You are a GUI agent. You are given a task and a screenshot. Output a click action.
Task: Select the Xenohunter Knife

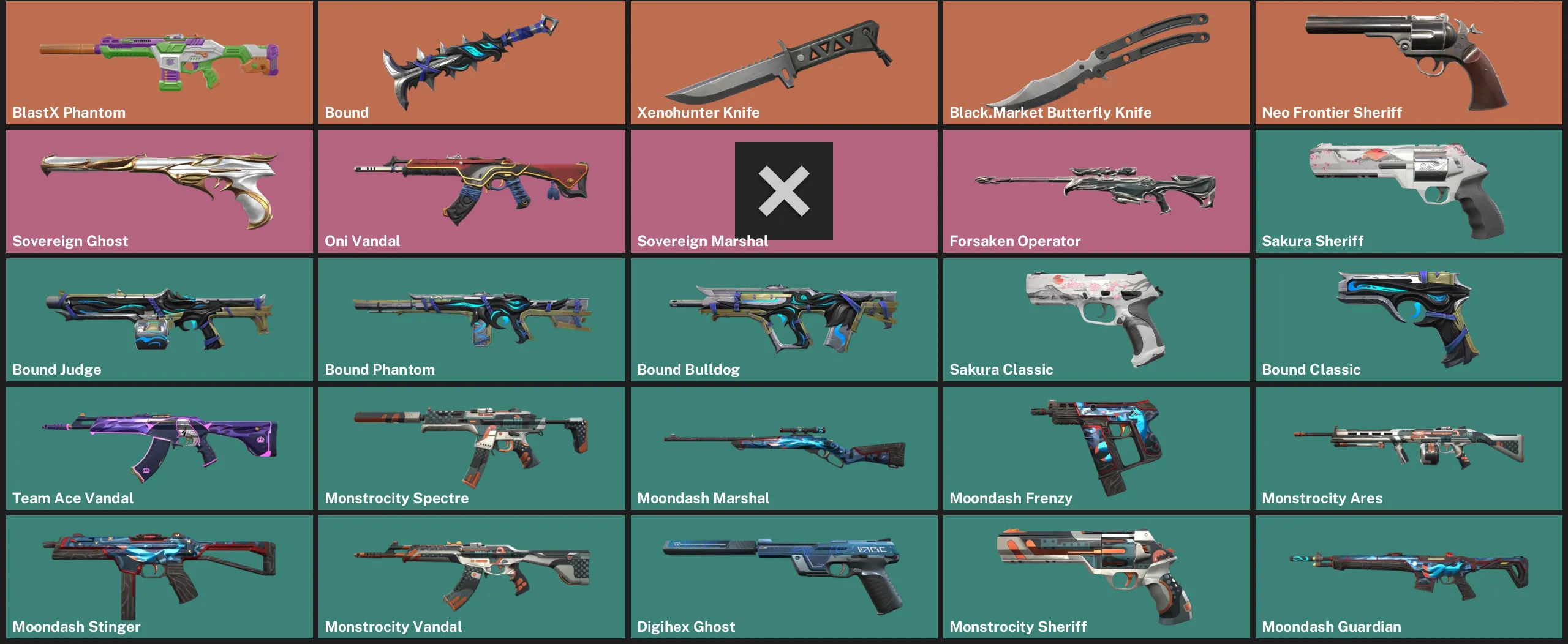pos(784,61)
